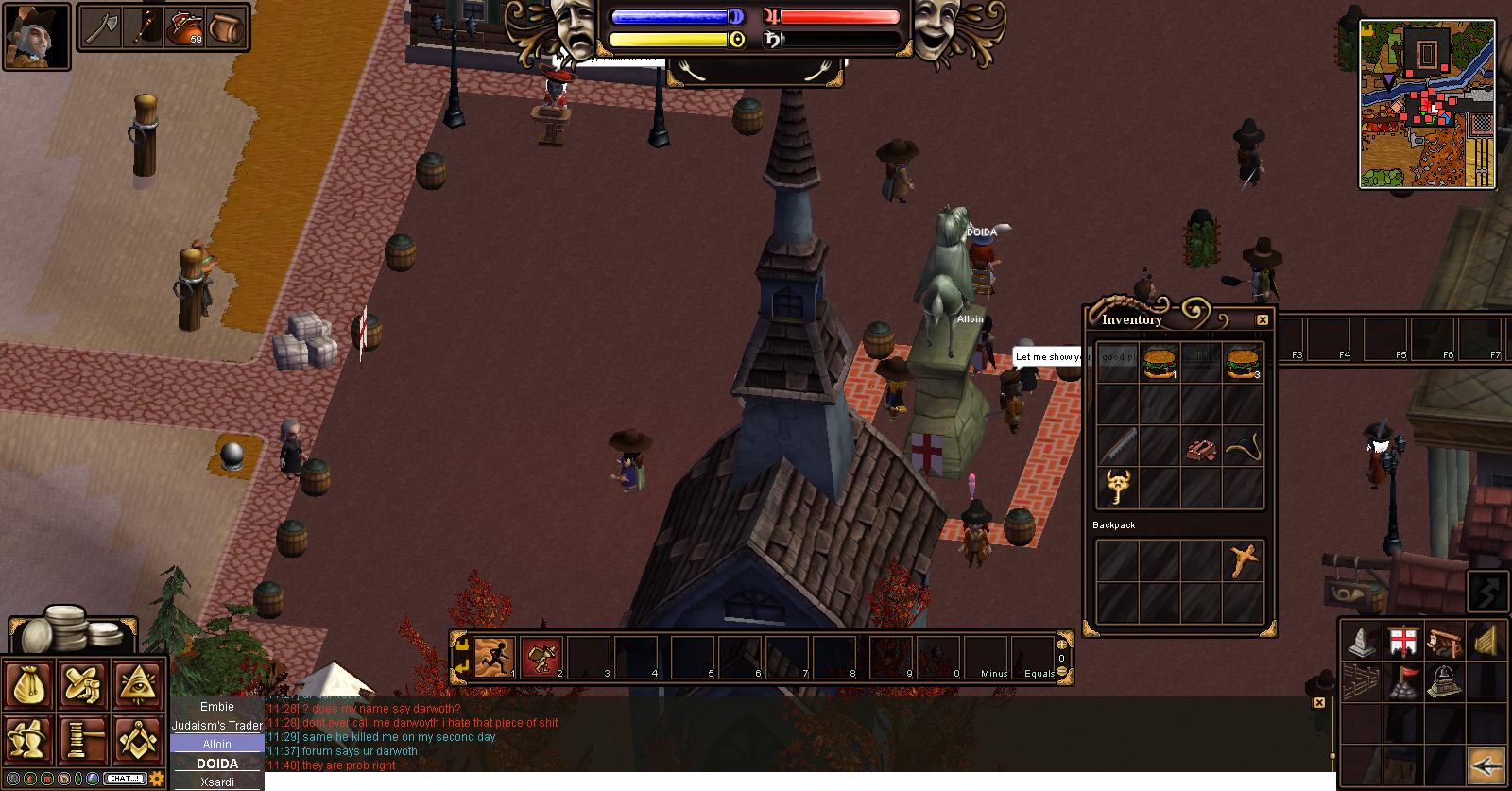The image size is (1512, 791).
Task: Open the gavel menu button
Action: tap(83, 739)
